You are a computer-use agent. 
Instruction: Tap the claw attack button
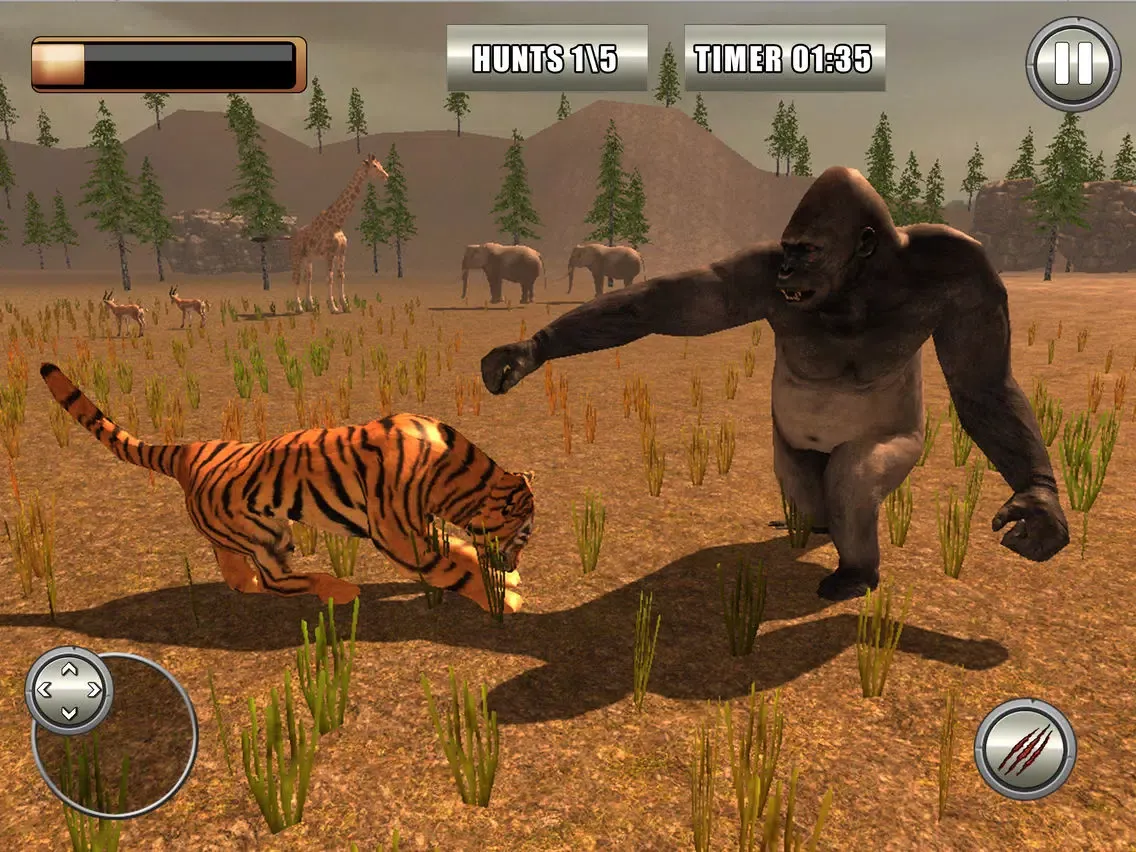(1025, 749)
